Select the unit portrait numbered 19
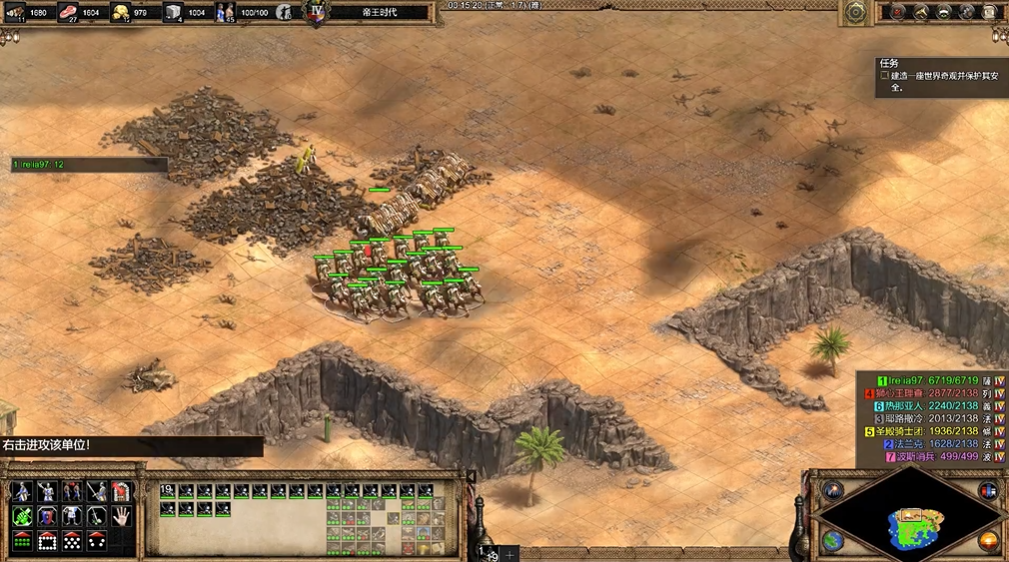The width and height of the screenshot is (1009, 562). 168,492
